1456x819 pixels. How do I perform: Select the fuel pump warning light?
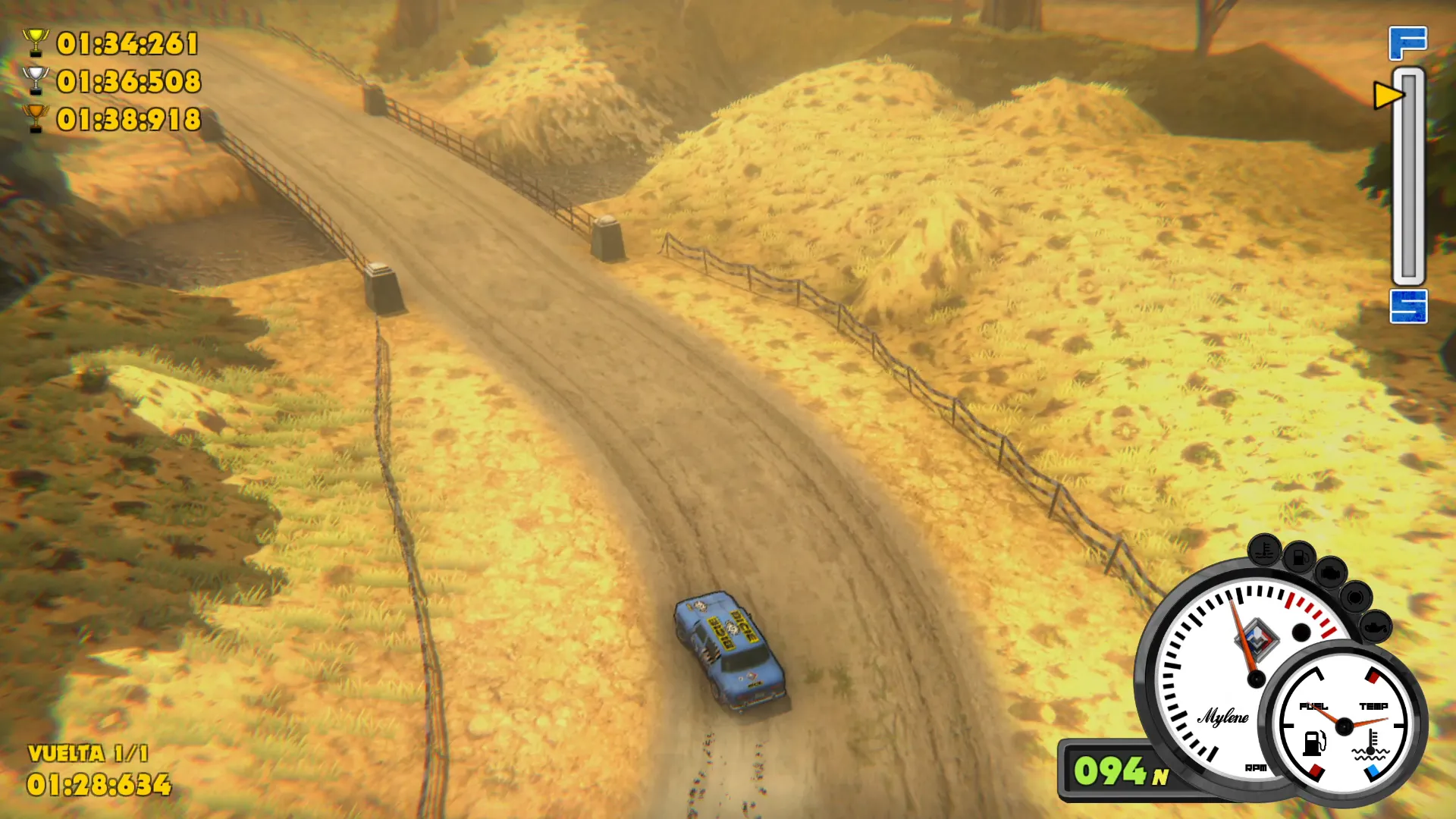(1299, 558)
